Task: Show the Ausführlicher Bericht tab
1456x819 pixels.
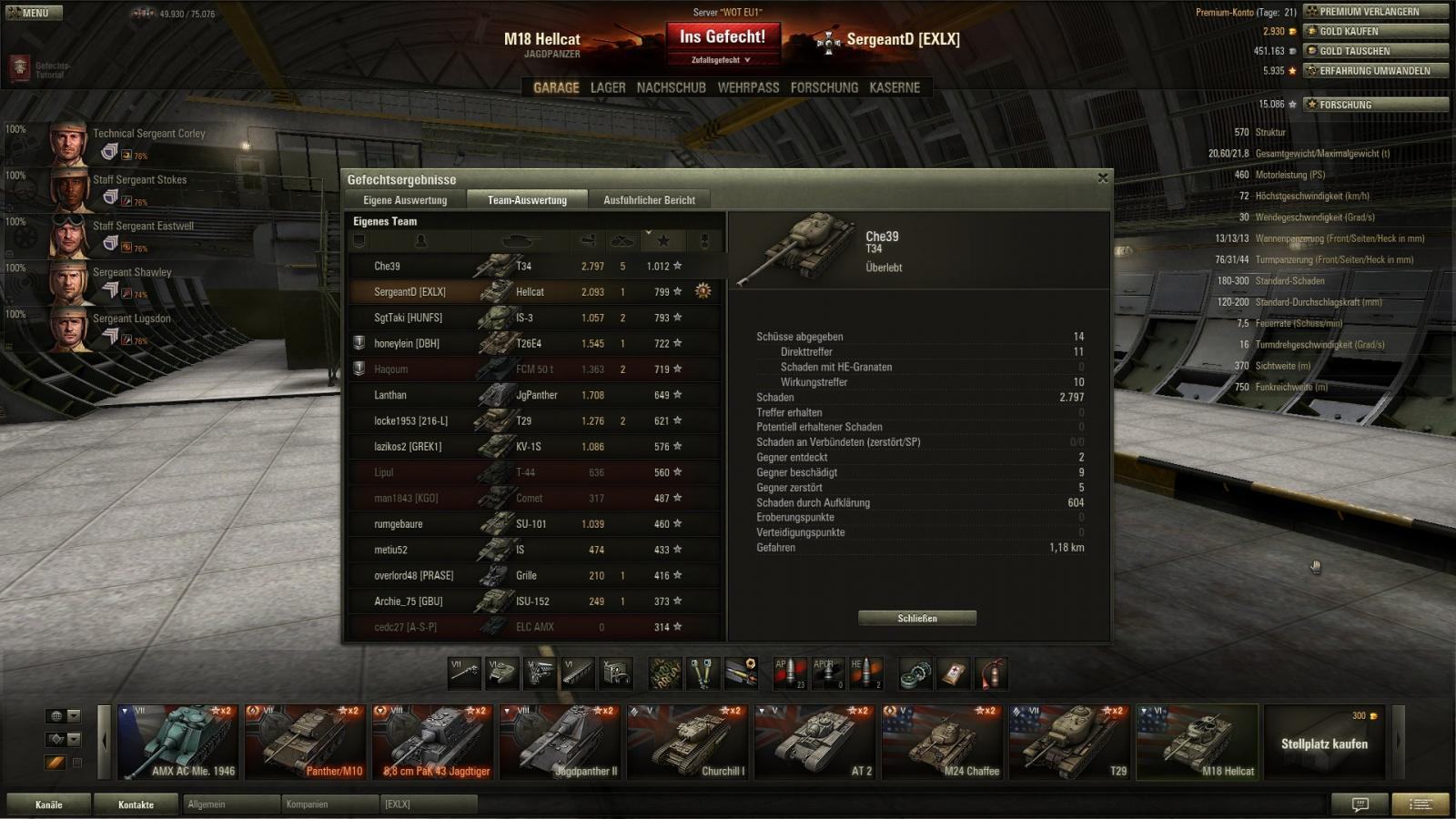Action: click(649, 200)
